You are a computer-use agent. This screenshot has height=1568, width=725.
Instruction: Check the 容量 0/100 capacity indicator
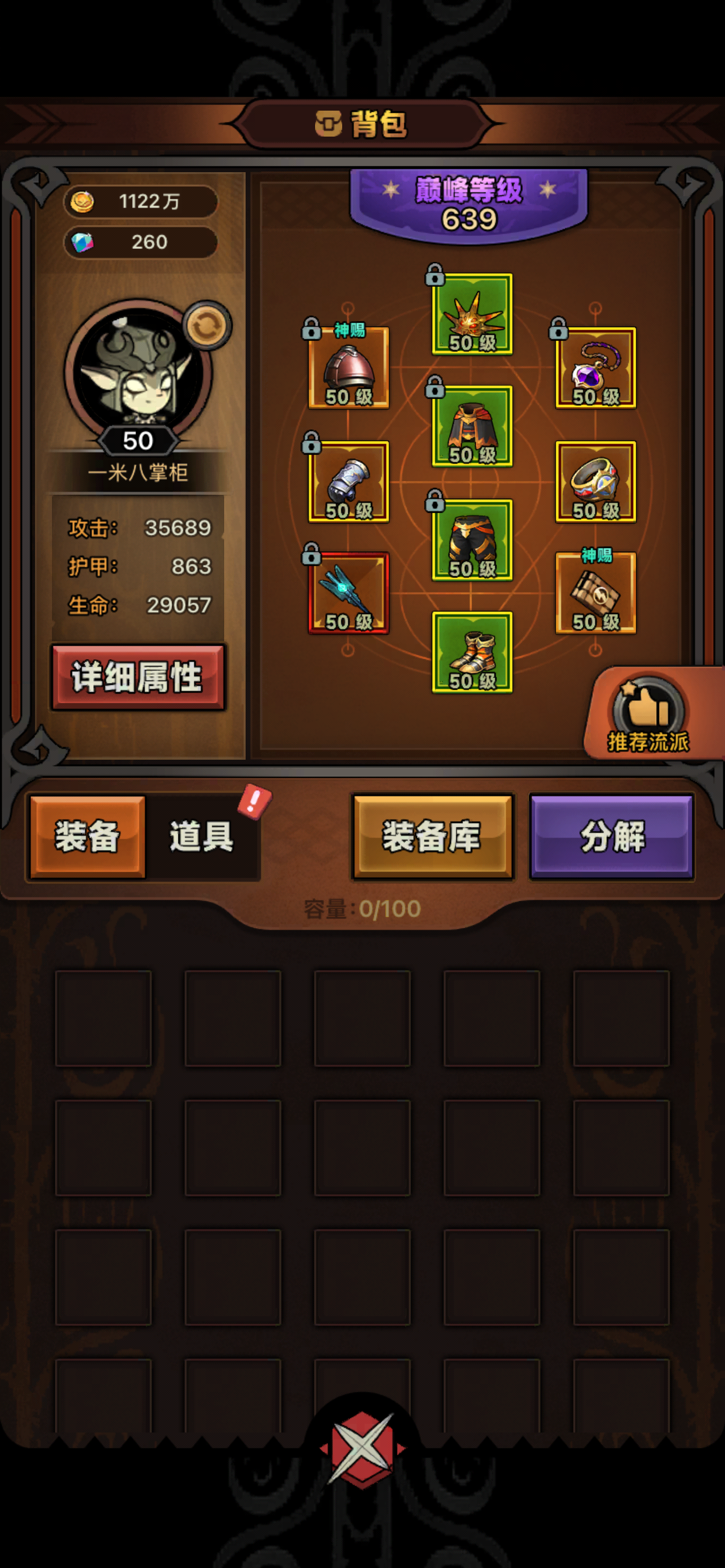click(361, 908)
